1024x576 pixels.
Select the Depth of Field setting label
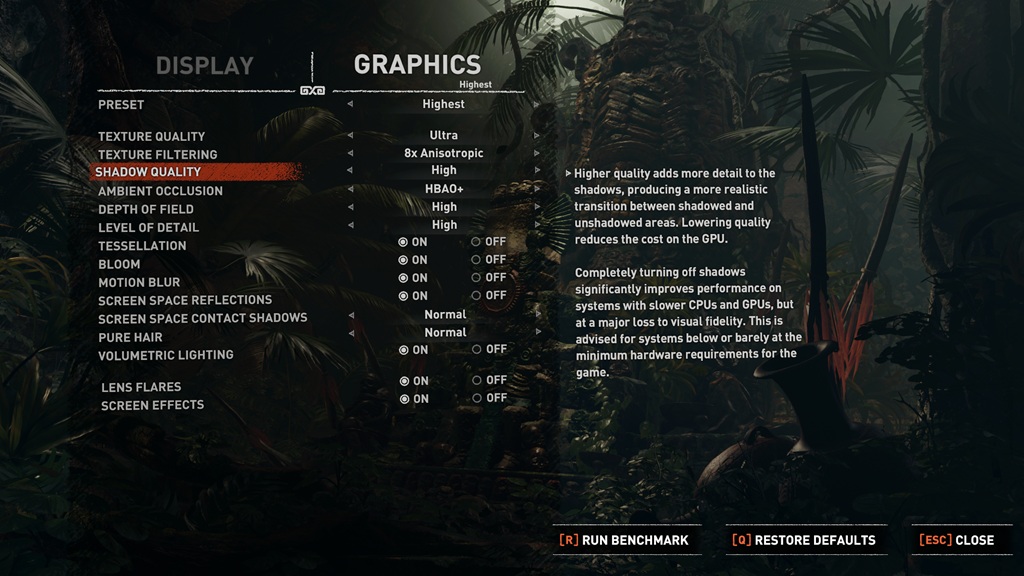(x=146, y=209)
